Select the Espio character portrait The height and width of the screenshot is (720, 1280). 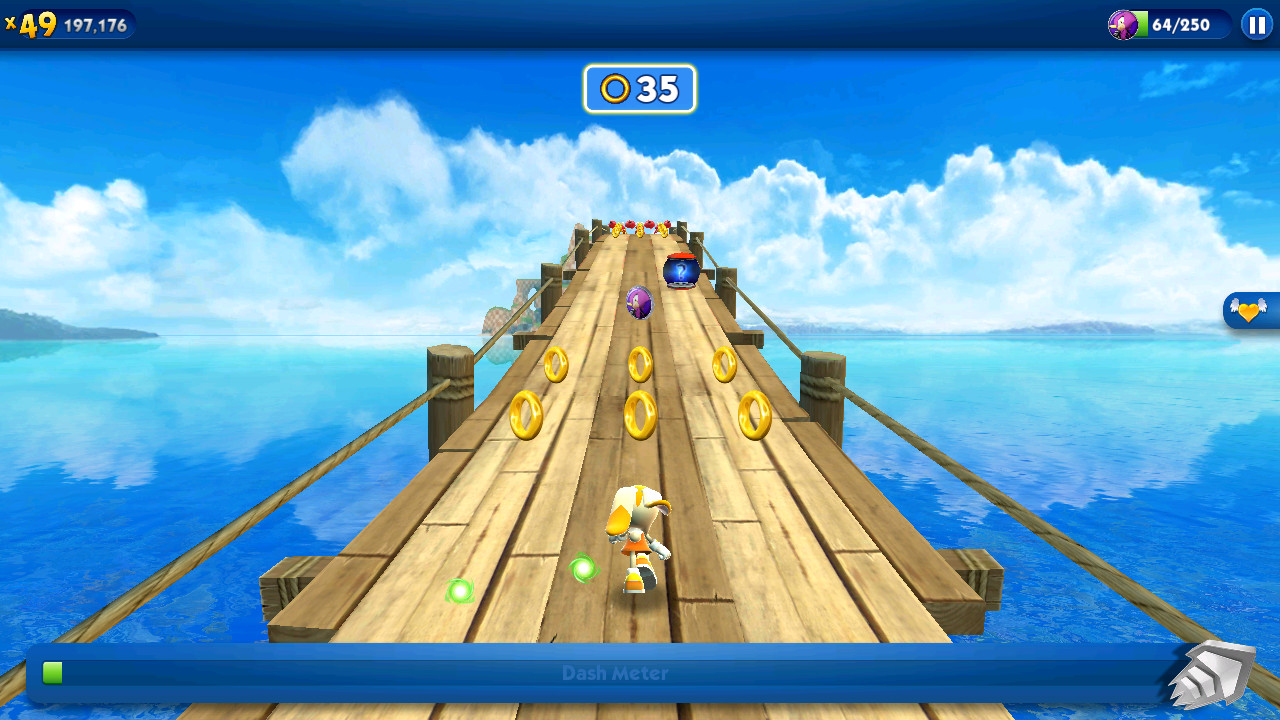pos(1124,25)
